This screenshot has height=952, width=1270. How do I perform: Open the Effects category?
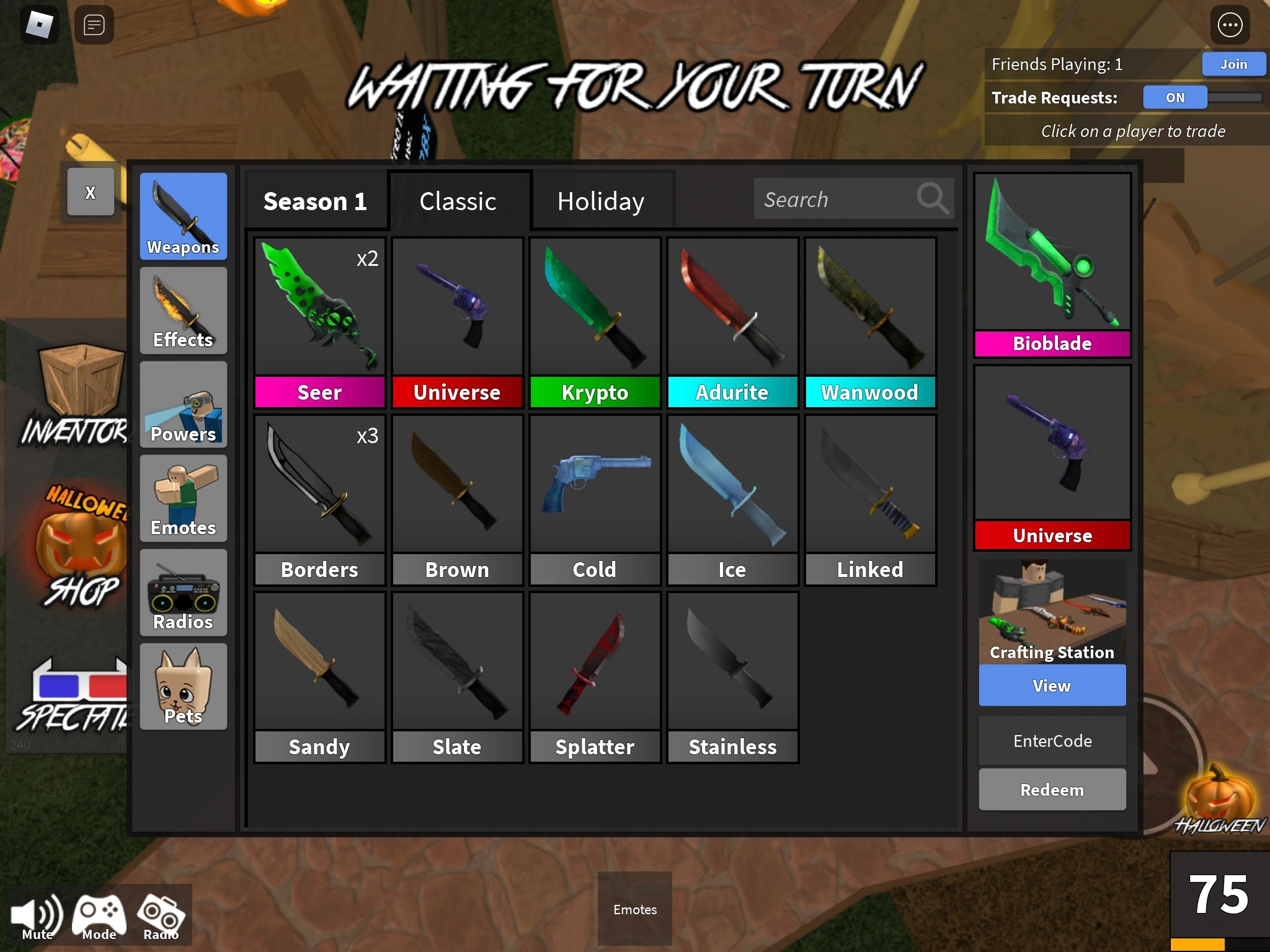click(x=183, y=311)
